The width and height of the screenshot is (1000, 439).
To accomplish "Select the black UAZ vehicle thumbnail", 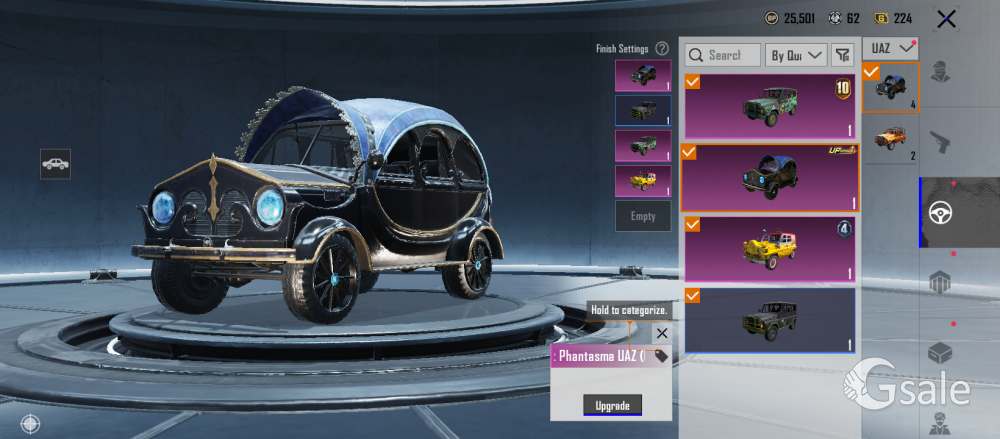I will (x=890, y=88).
